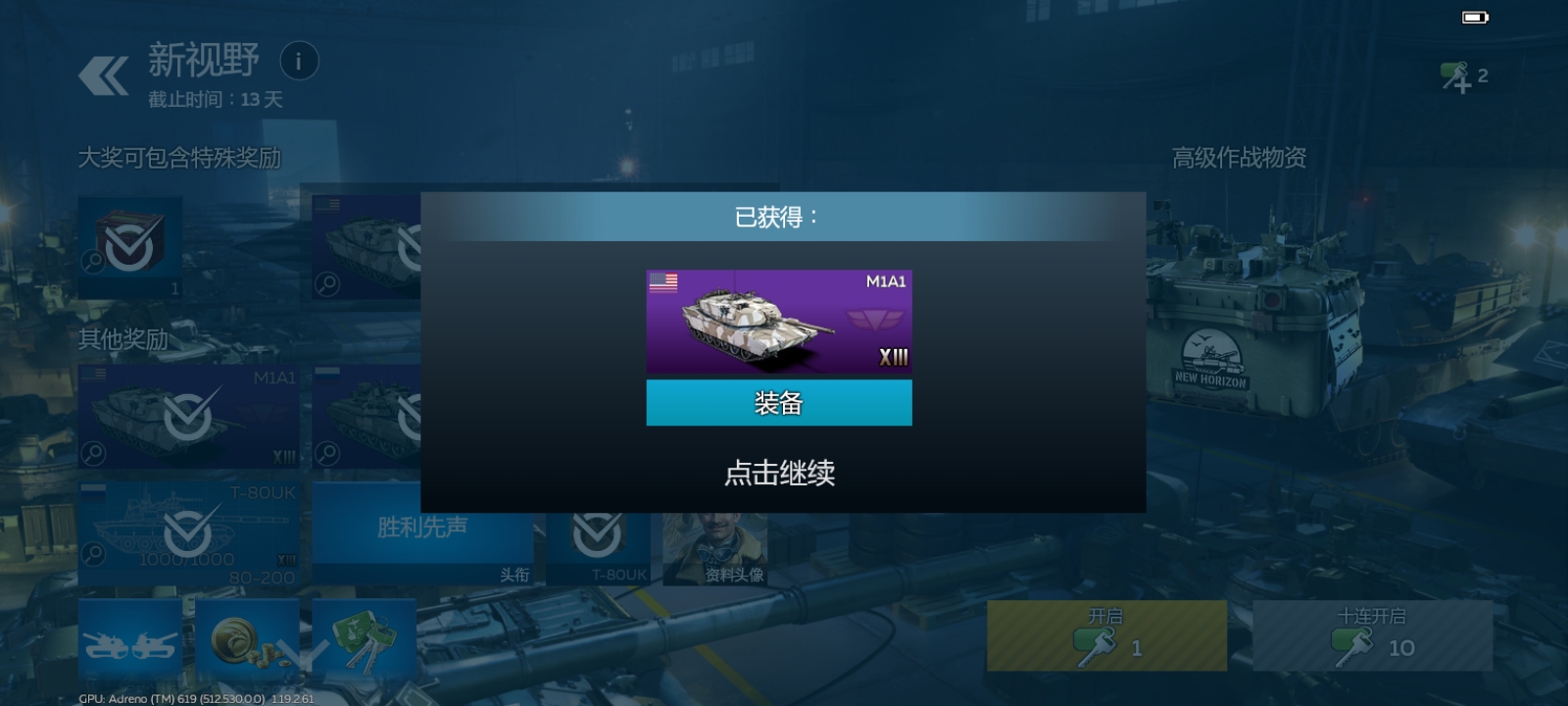Click the magnifier on the M1A1 reward card
The image size is (1568, 706).
(93, 452)
